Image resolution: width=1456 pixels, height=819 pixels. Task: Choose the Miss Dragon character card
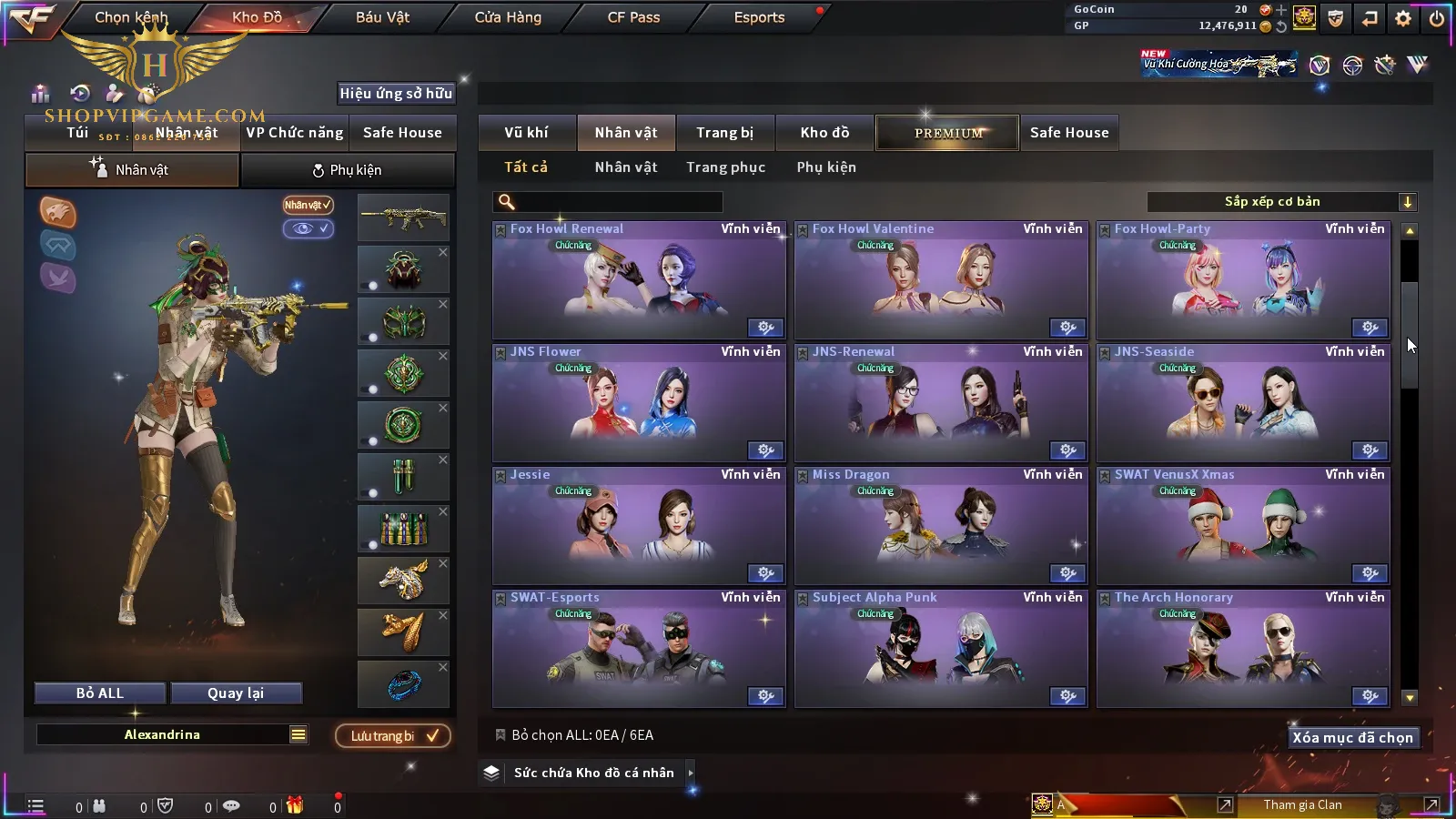point(941,526)
